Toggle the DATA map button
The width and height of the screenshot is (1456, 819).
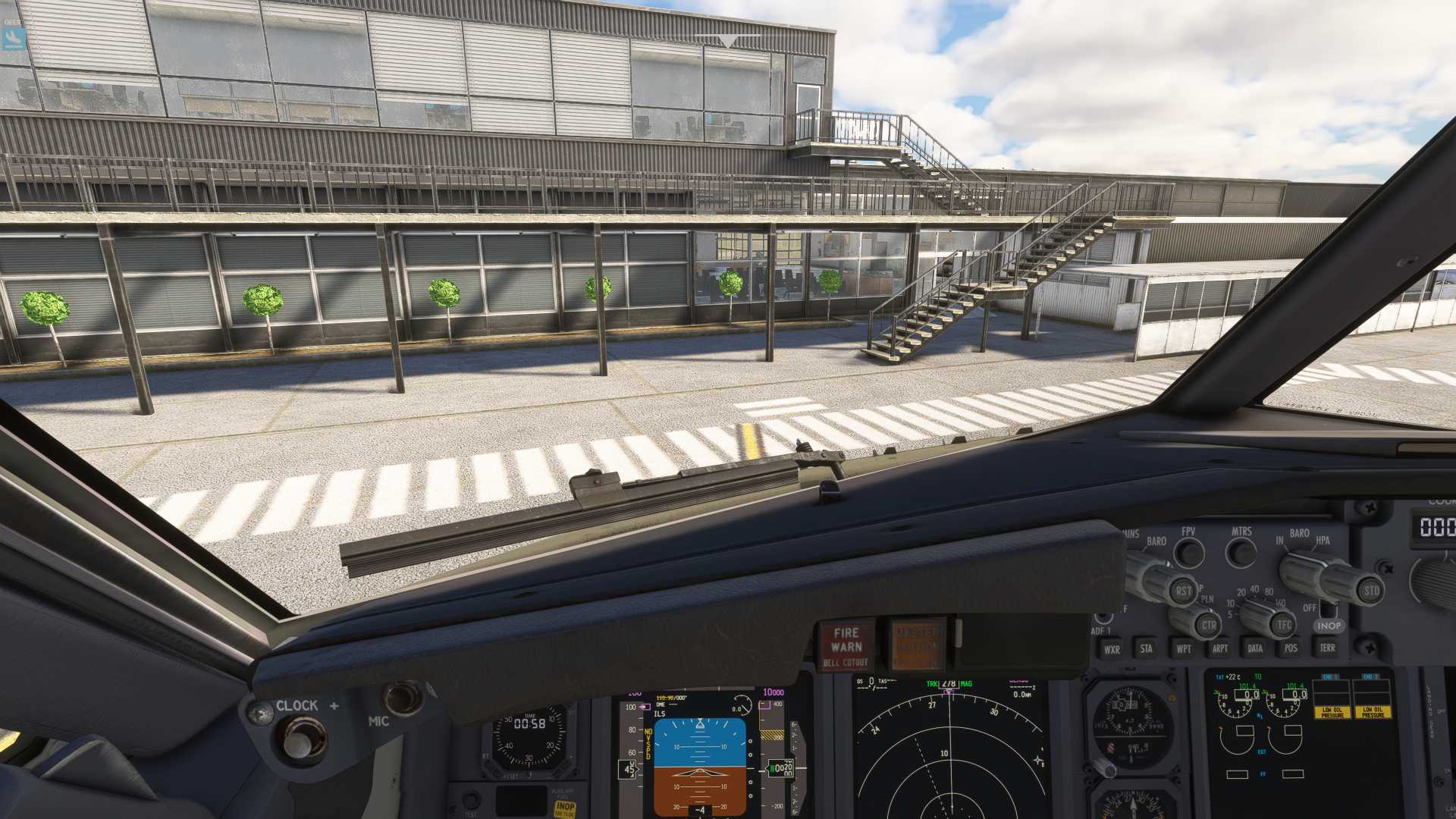click(1255, 648)
